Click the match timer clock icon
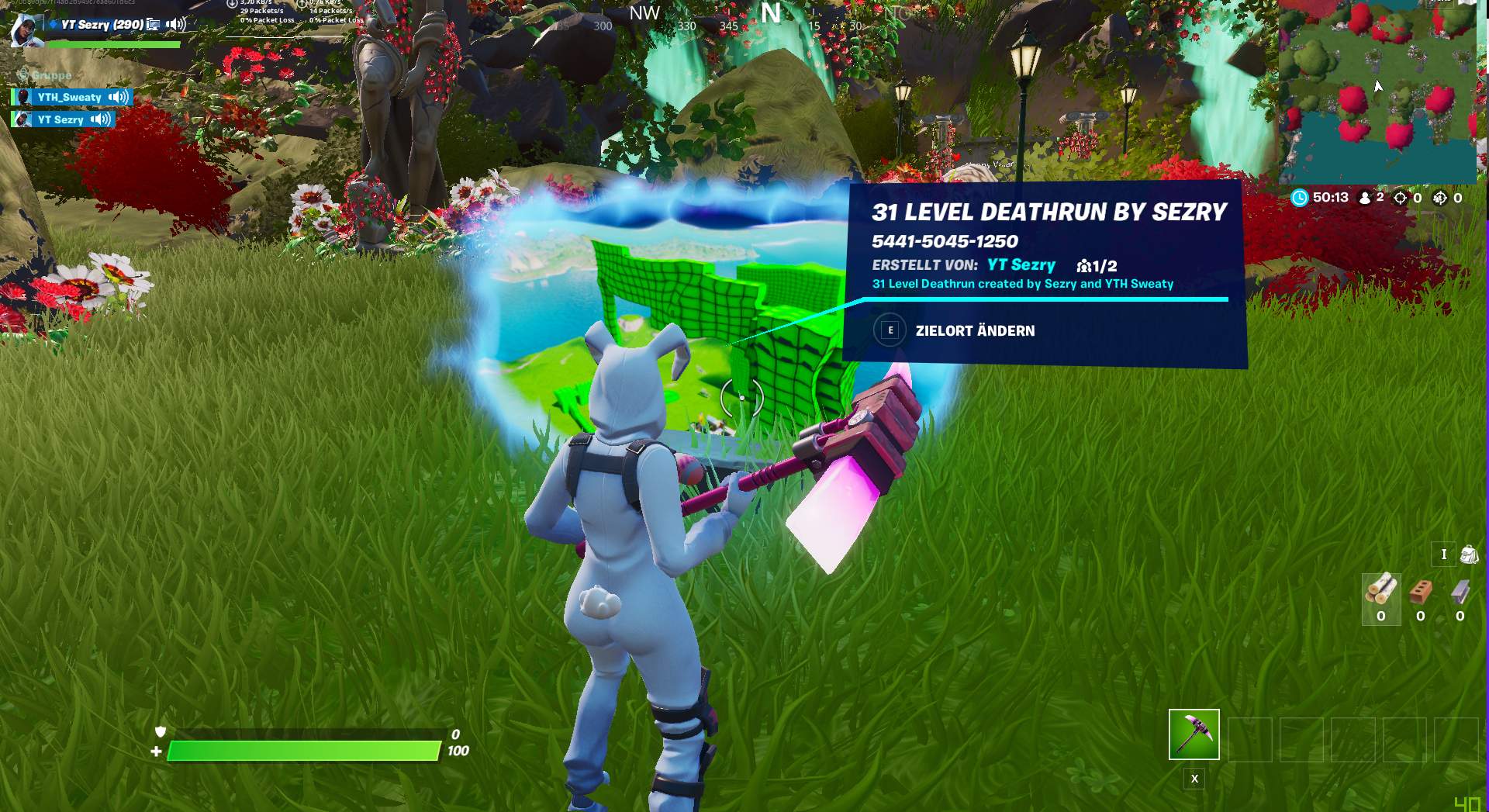This screenshot has width=1489, height=812. [1300, 198]
